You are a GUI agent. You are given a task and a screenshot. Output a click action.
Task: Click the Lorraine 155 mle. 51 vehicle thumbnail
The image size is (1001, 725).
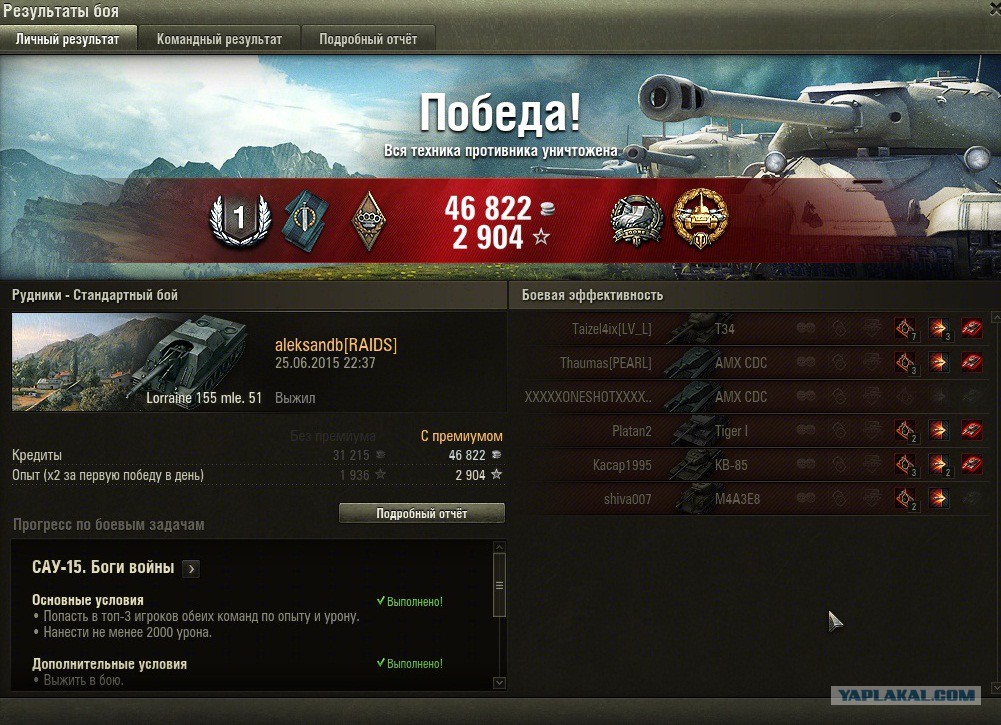(x=137, y=361)
